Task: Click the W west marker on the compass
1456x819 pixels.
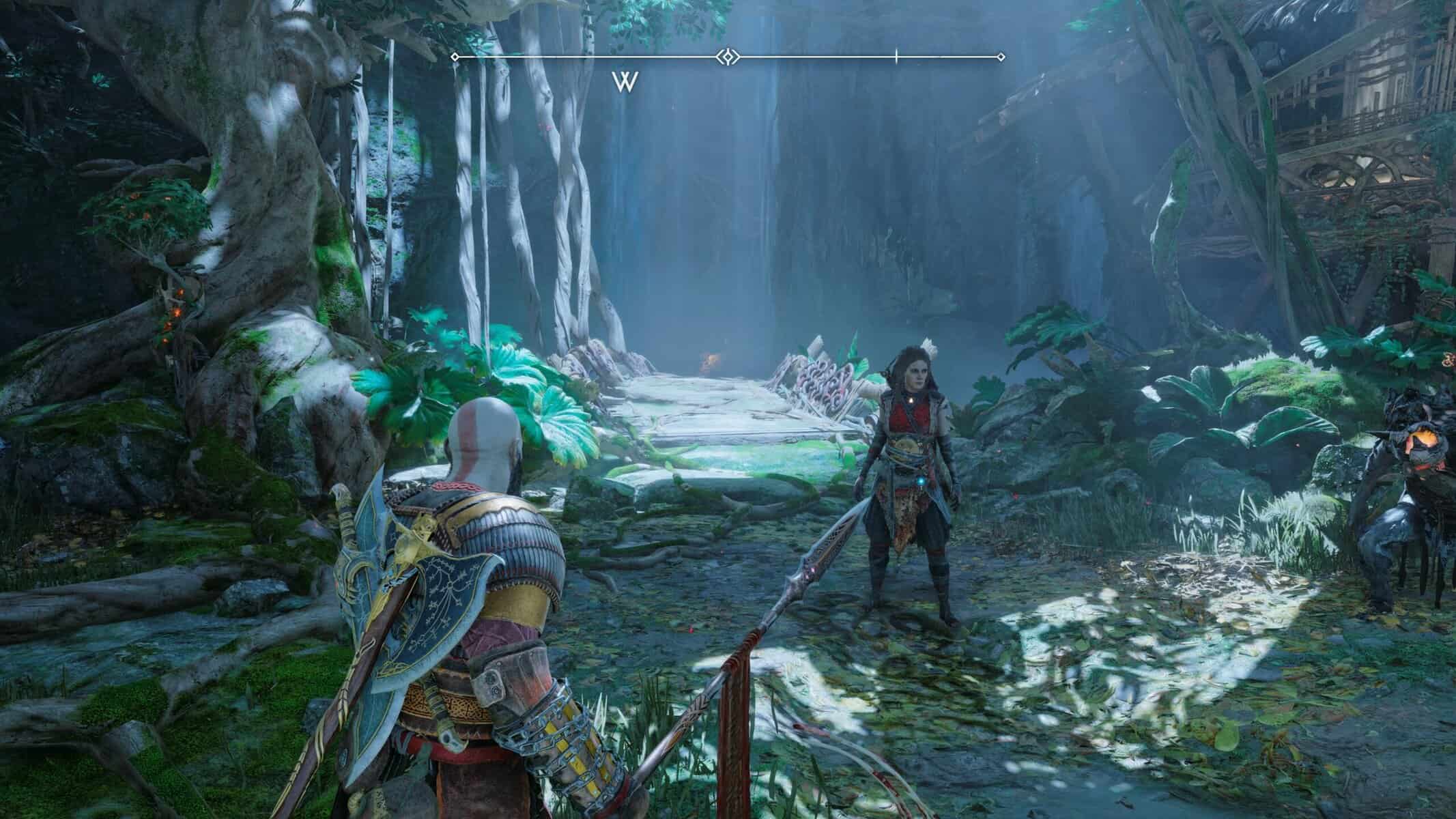Action: 625,82
